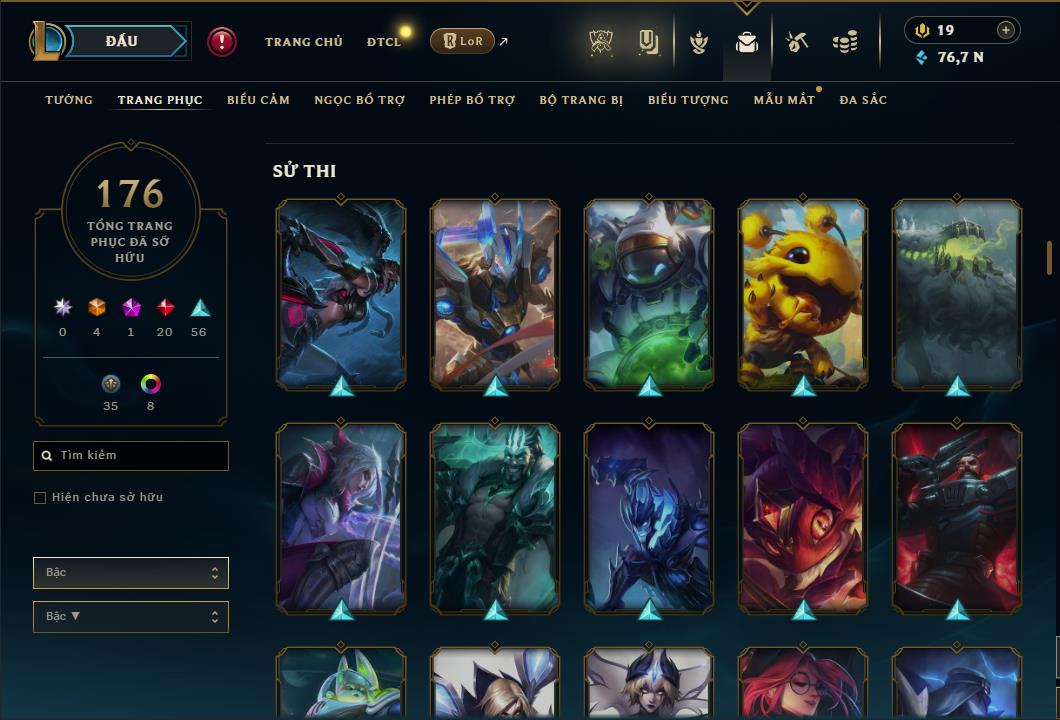
Task: View the ĐA SẮC tab
Action: (x=863, y=100)
